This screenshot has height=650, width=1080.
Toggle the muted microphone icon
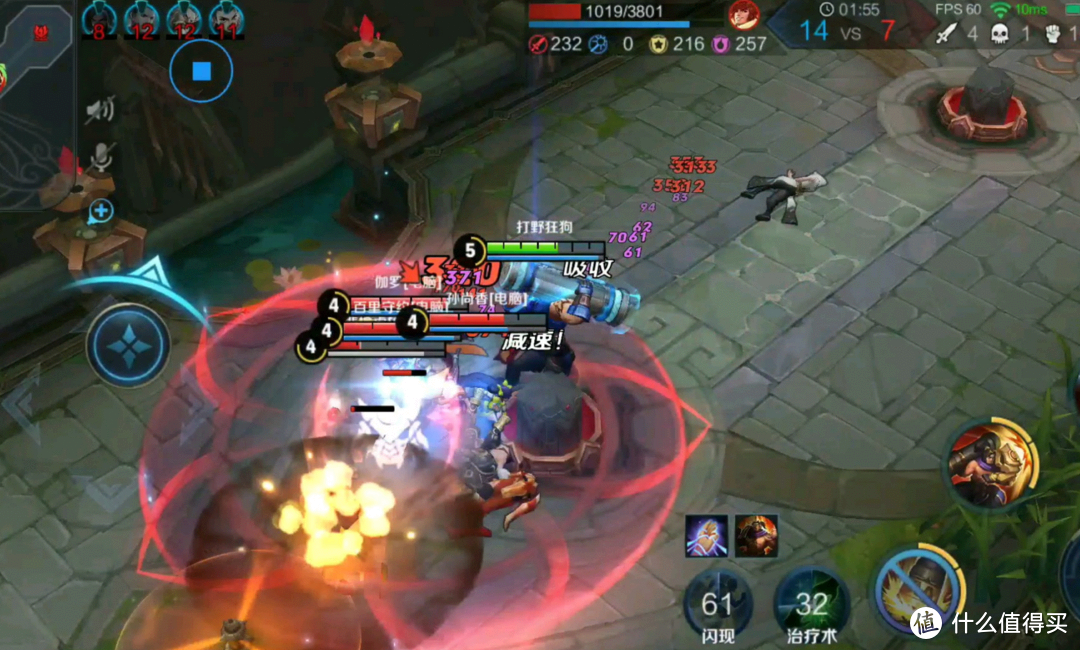[100, 157]
